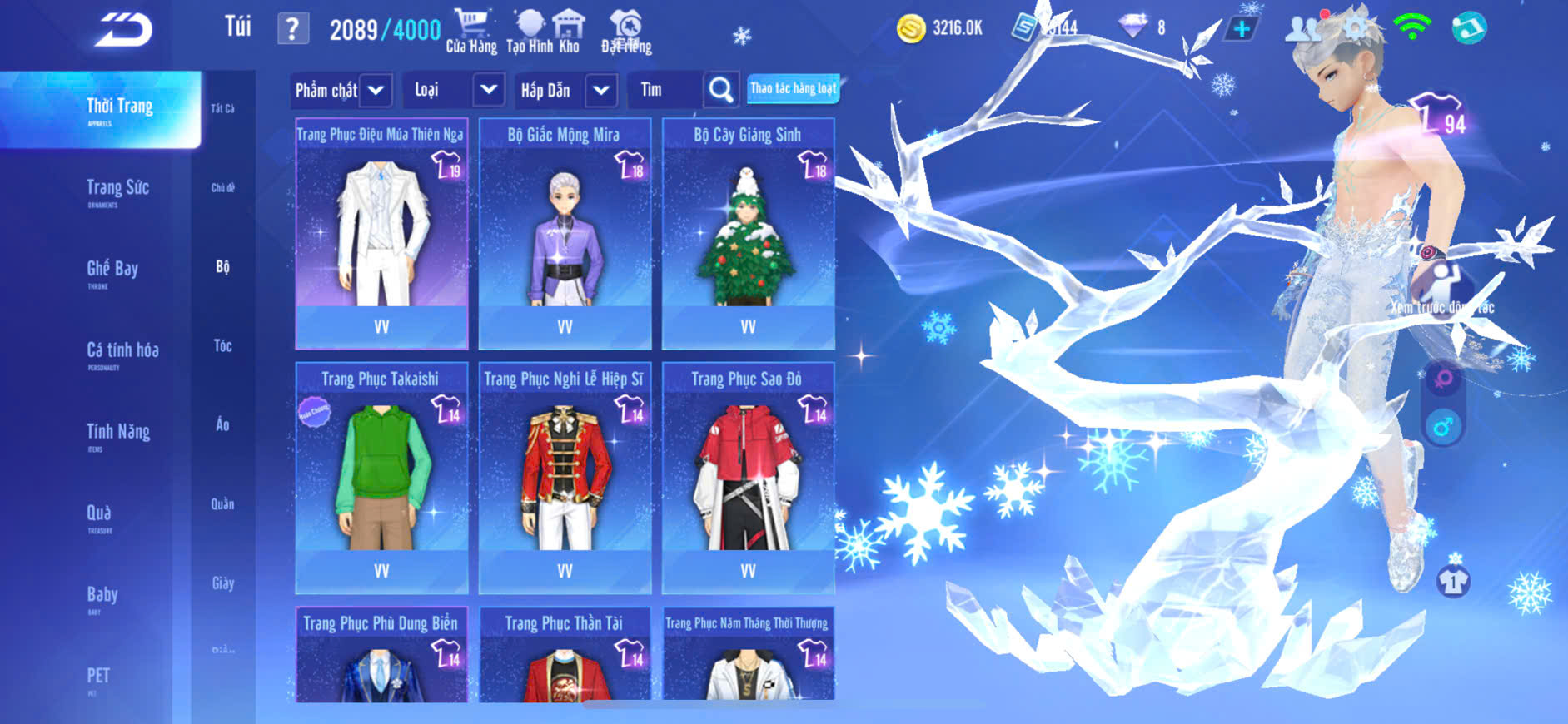Screen dimensions: 1568x724
Task: Open the Kho storage icon
Action: point(569,32)
